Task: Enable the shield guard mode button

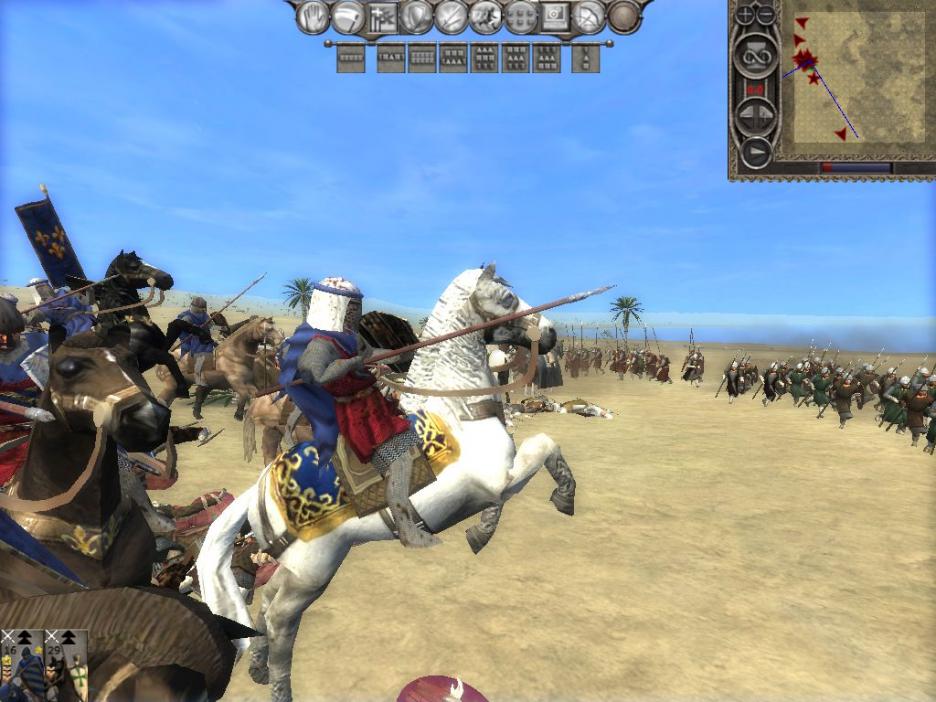Action: pyautogui.click(x=417, y=17)
